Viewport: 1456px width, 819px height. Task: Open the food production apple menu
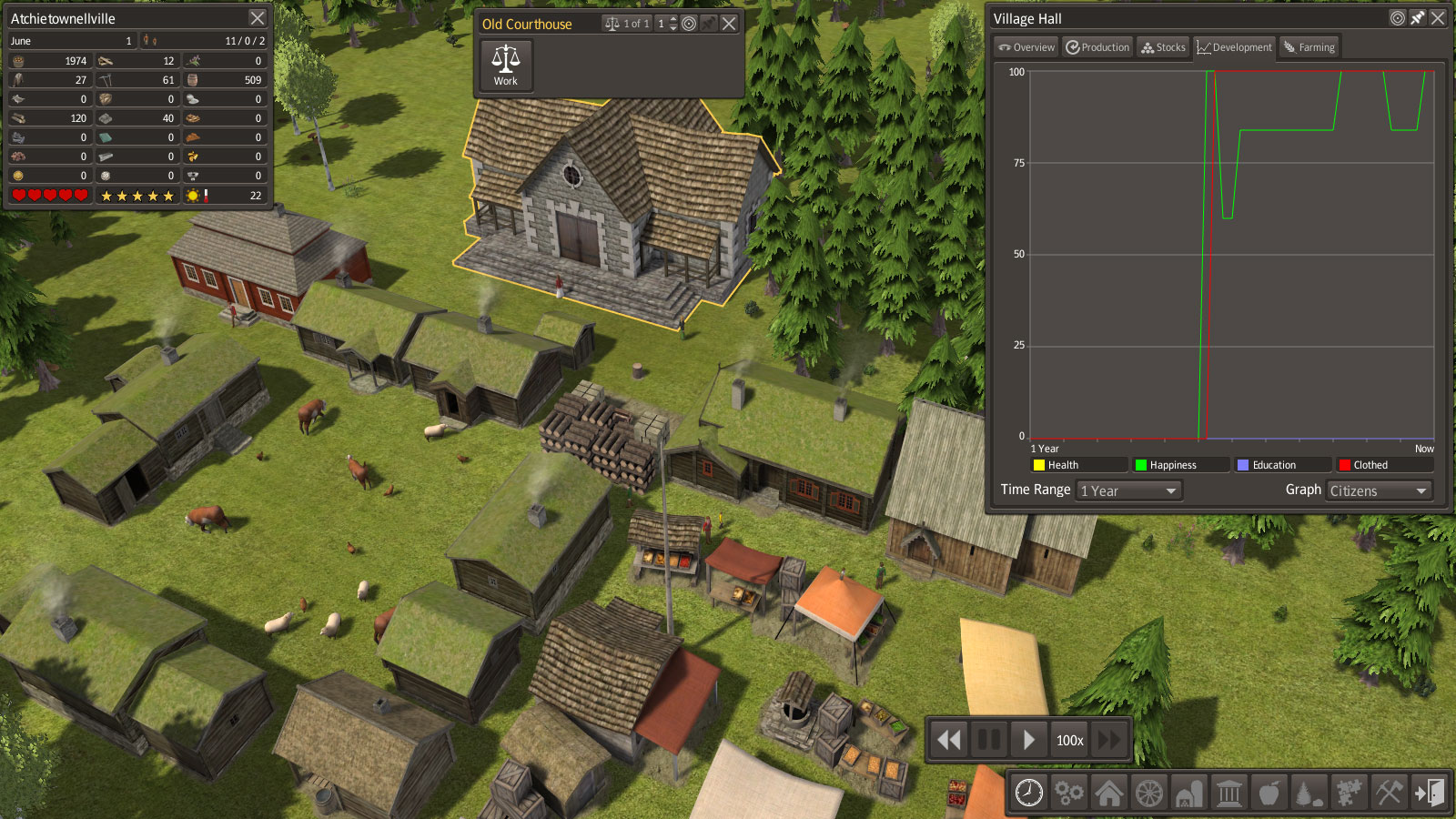(1269, 793)
